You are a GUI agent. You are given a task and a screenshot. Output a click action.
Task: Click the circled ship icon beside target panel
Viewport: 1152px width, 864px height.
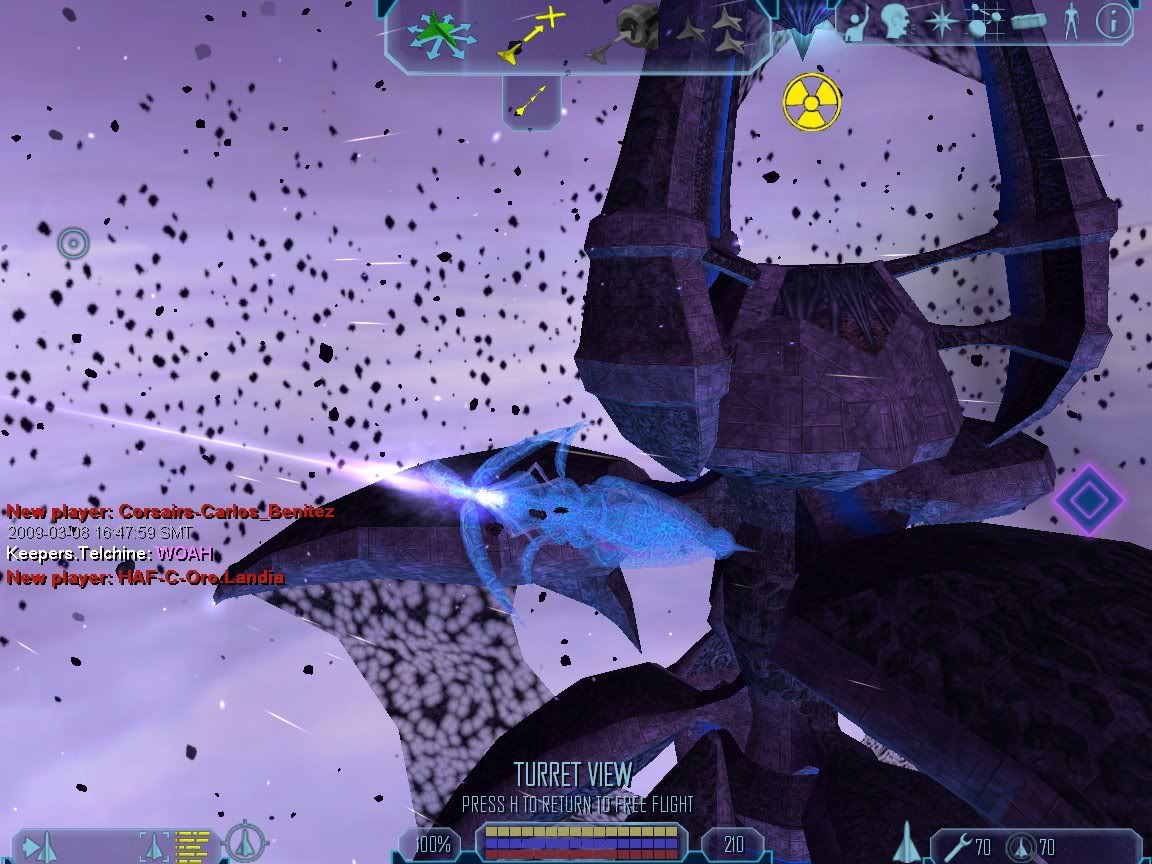(242, 842)
